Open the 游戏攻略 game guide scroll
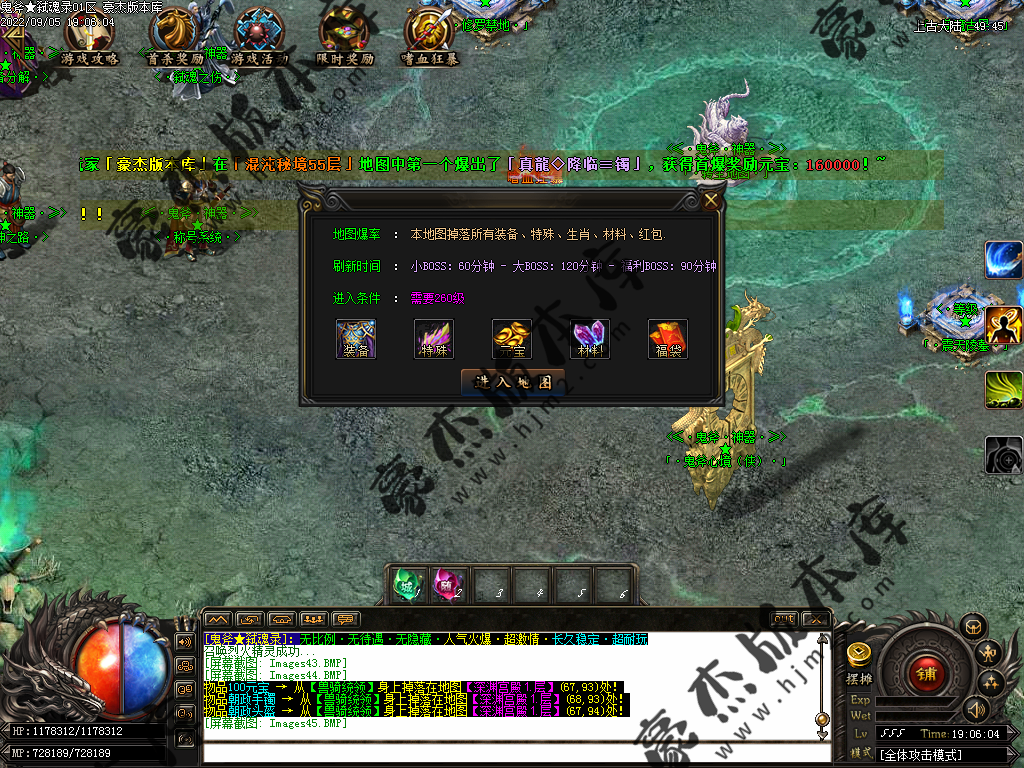Image resolution: width=1024 pixels, height=768 pixels. point(90,38)
